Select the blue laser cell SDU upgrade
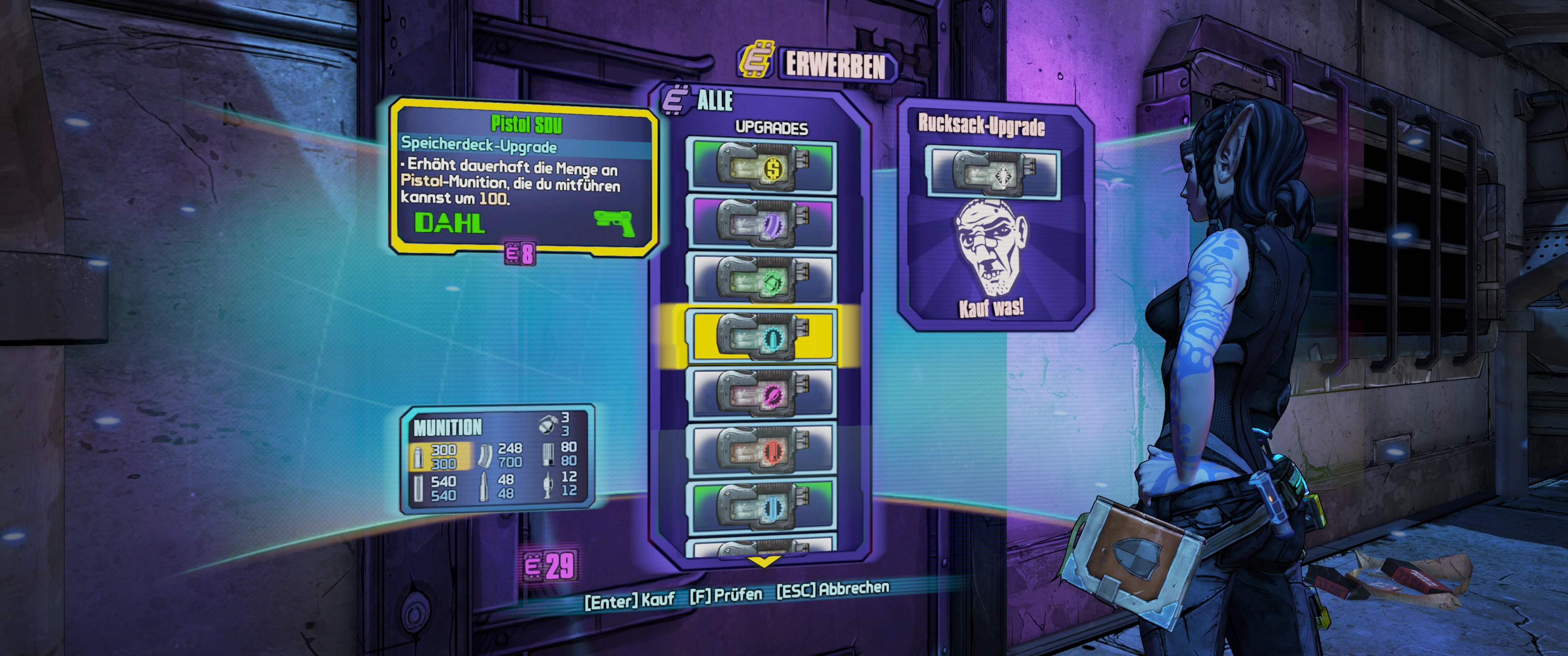 (761, 506)
